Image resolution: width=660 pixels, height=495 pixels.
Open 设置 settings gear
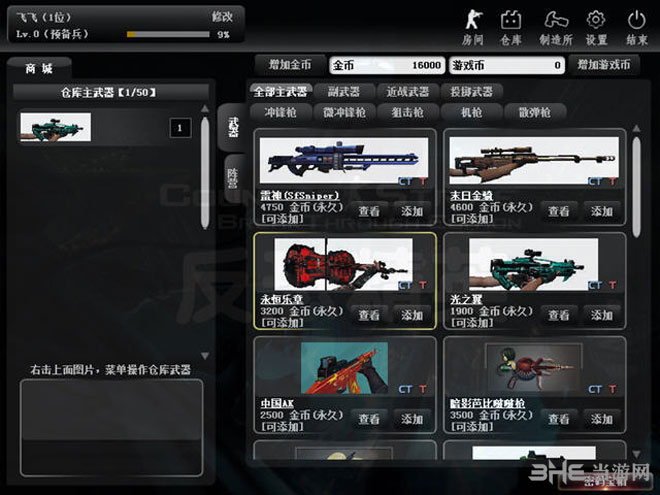(x=596, y=26)
